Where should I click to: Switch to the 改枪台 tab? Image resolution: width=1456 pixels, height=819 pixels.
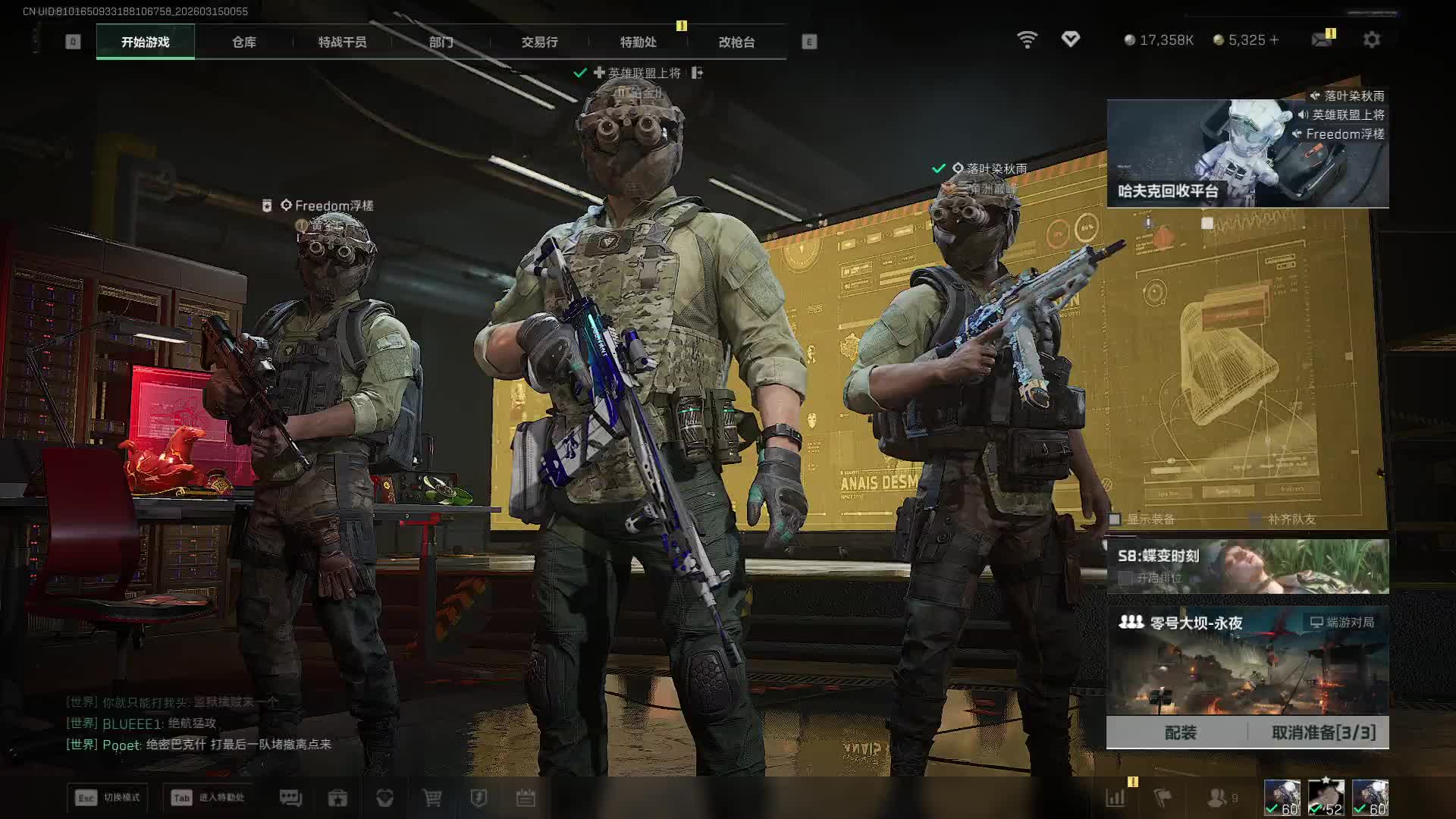point(736,42)
